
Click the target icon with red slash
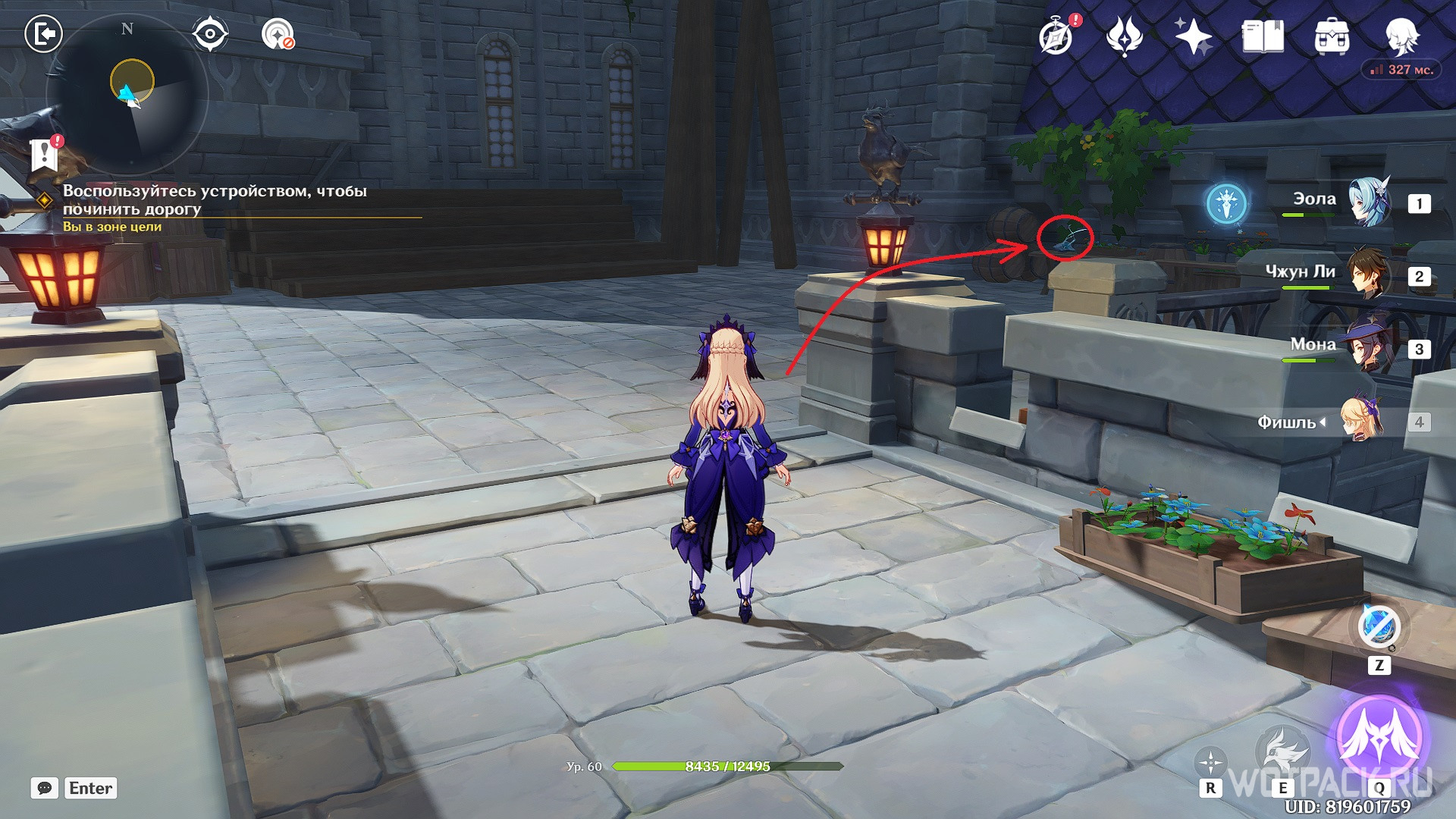pos(278,34)
